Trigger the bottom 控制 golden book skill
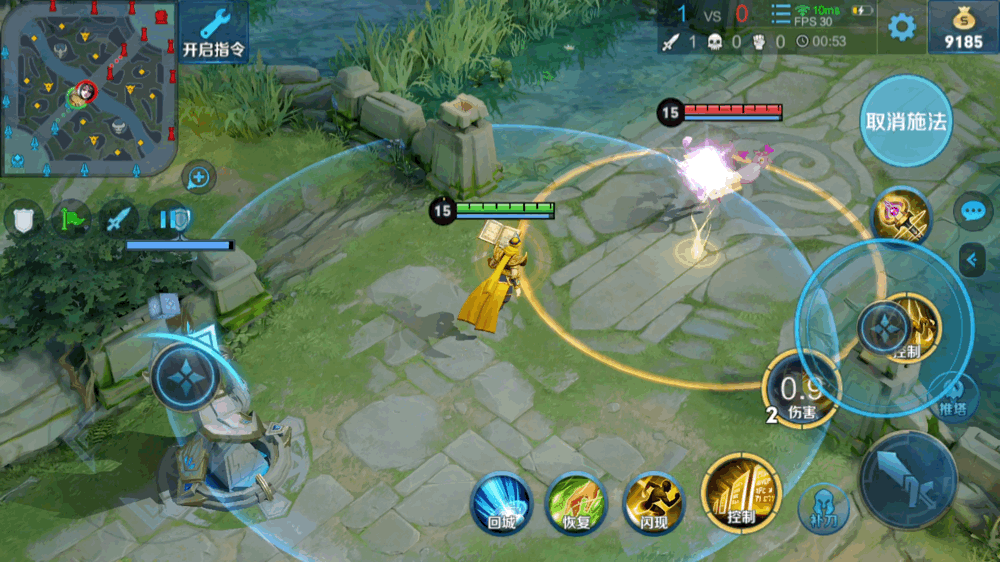 tap(741, 492)
